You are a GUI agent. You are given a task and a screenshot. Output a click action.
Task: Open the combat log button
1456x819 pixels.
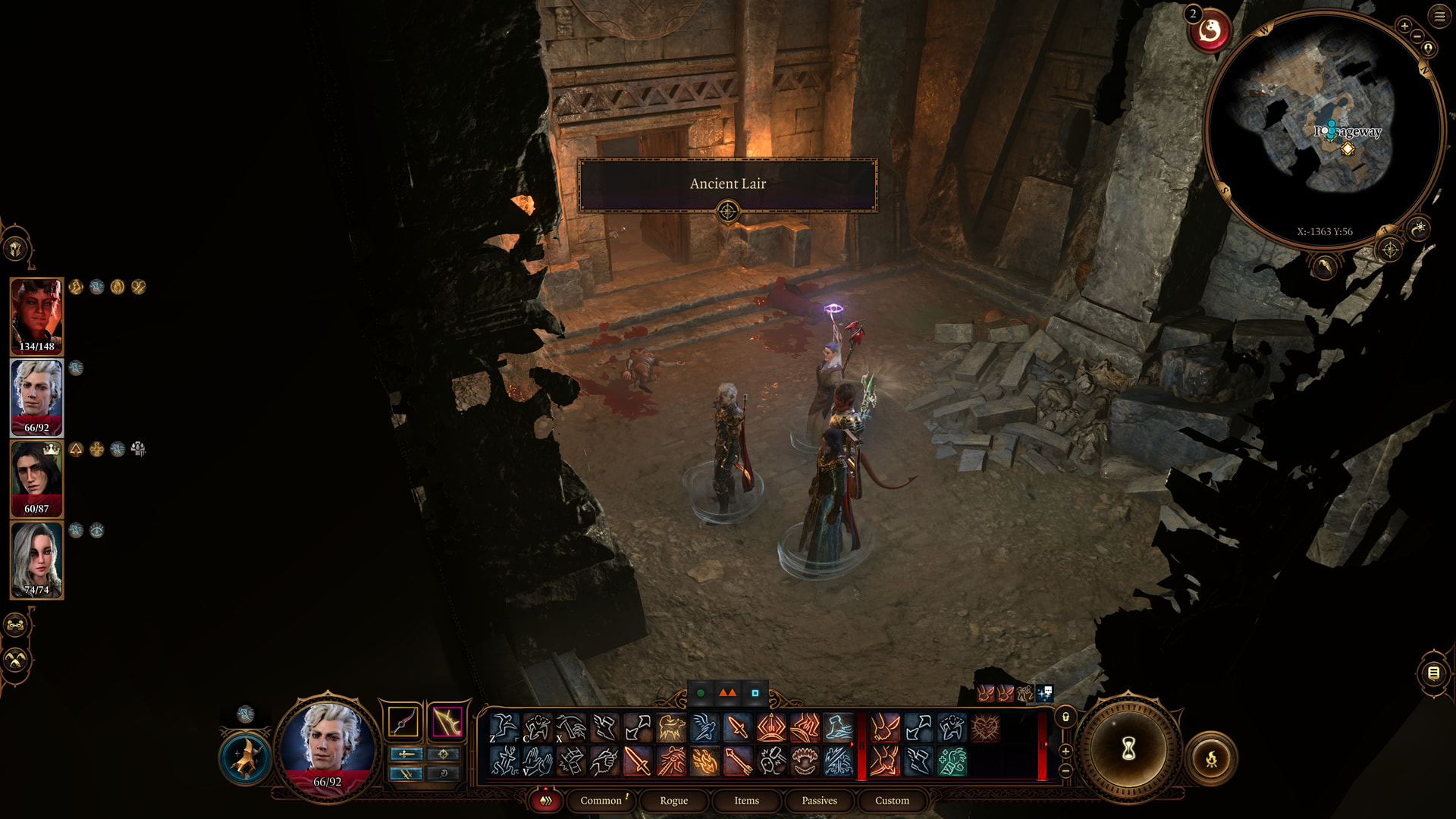1433,673
